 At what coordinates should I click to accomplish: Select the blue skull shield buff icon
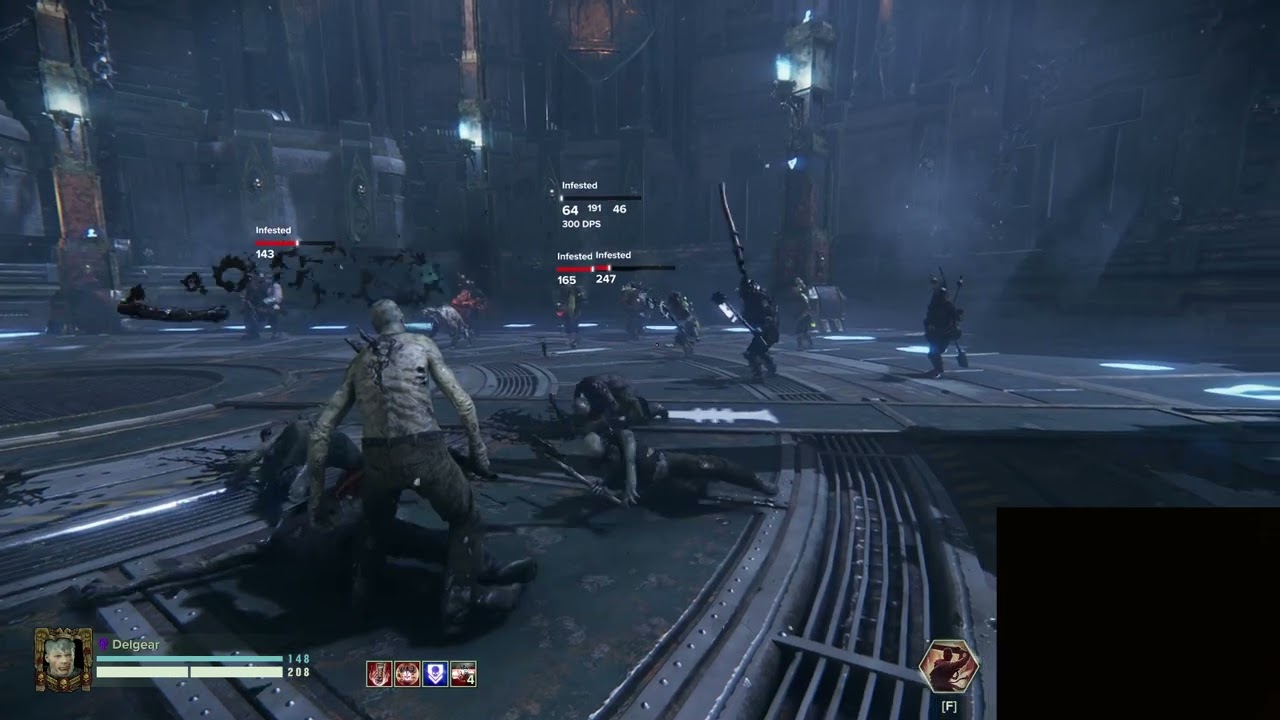pyautogui.click(x=435, y=674)
